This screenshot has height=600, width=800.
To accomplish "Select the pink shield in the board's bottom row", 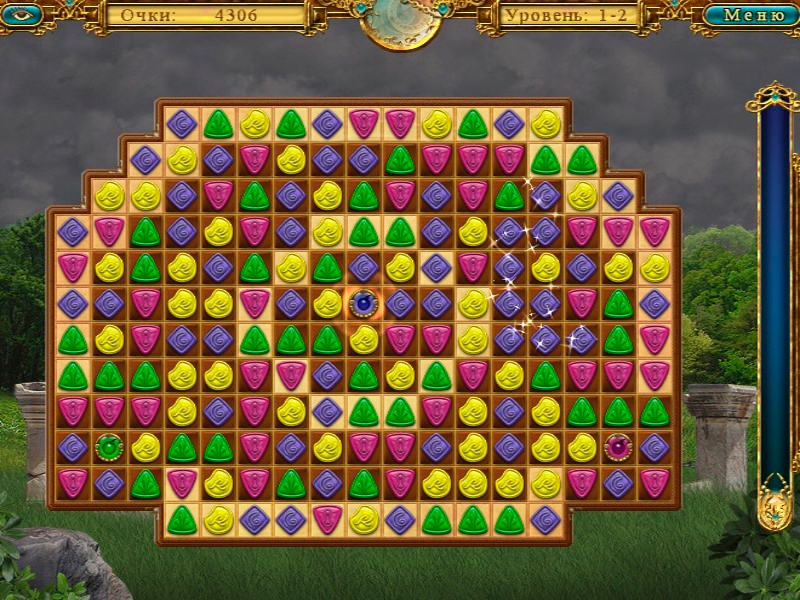I will pyautogui.click(x=326, y=519).
